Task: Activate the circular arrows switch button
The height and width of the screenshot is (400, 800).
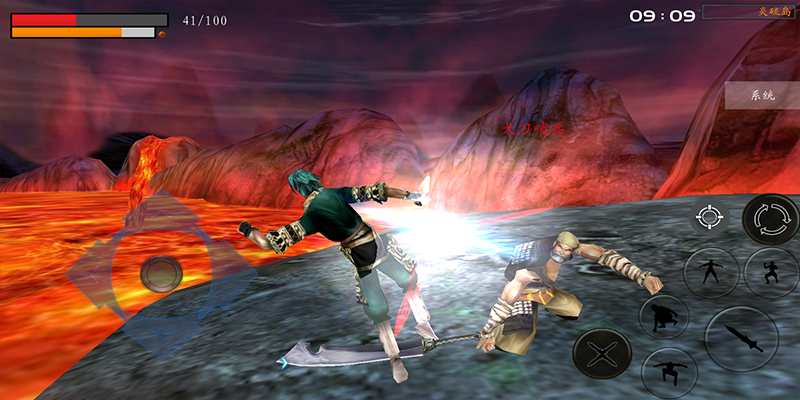Action: pos(770,219)
